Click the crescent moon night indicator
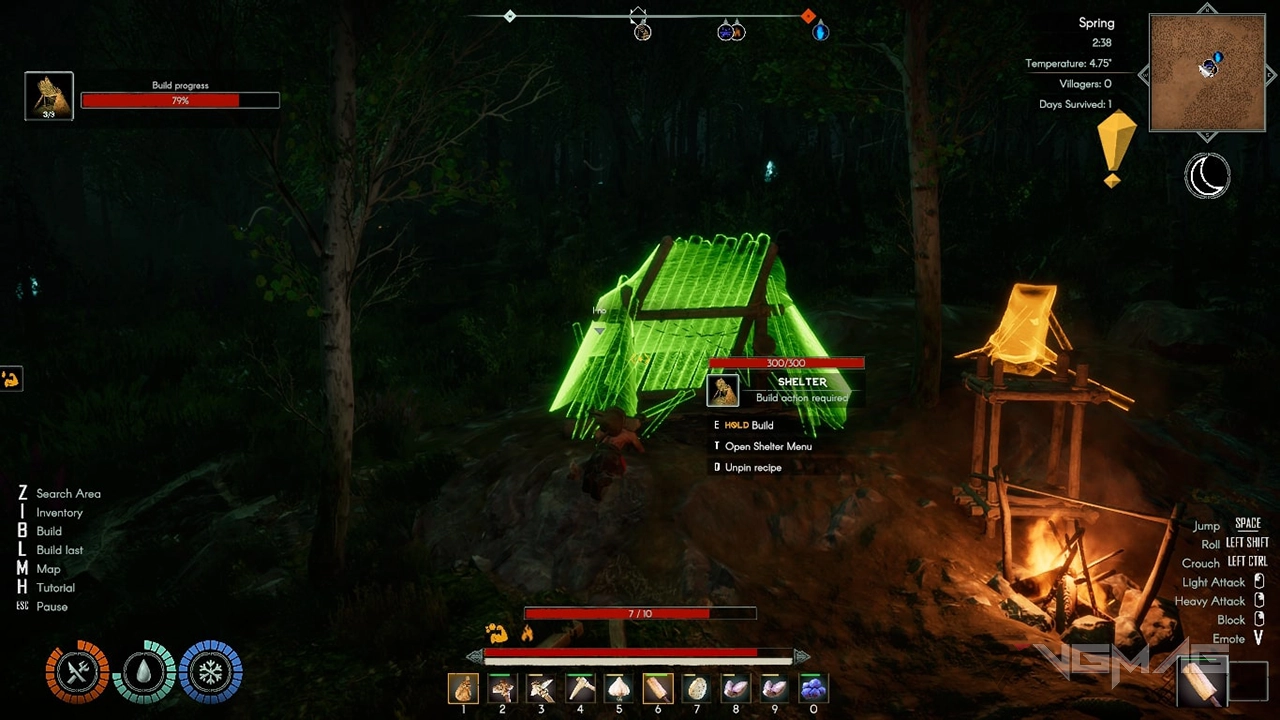The height and width of the screenshot is (720, 1280). (x=1207, y=176)
